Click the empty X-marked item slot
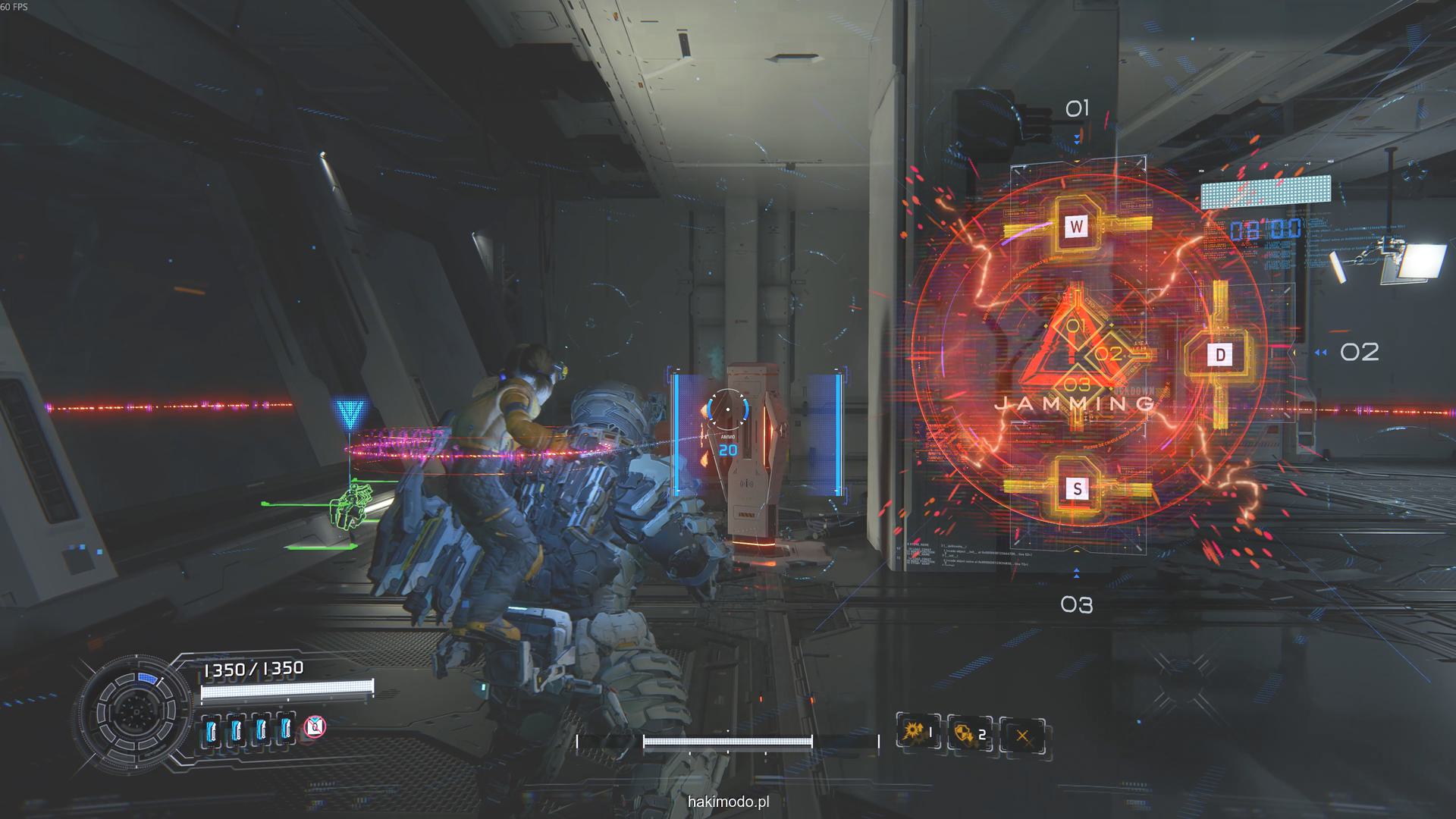The height and width of the screenshot is (819, 1456). tap(1022, 735)
